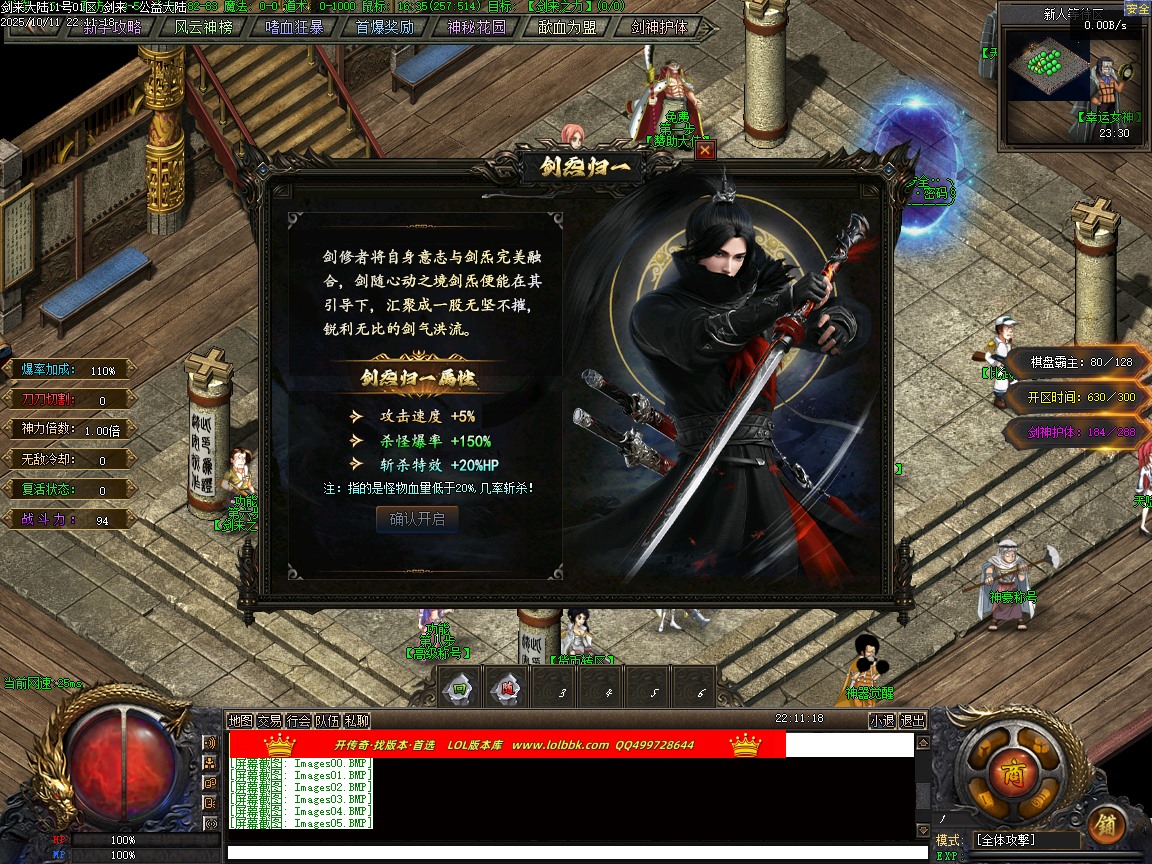Image resolution: width=1152 pixels, height=864 pixels.
Task: Change the 全体攻击 attack mode selector
Action: (1026, 840)
